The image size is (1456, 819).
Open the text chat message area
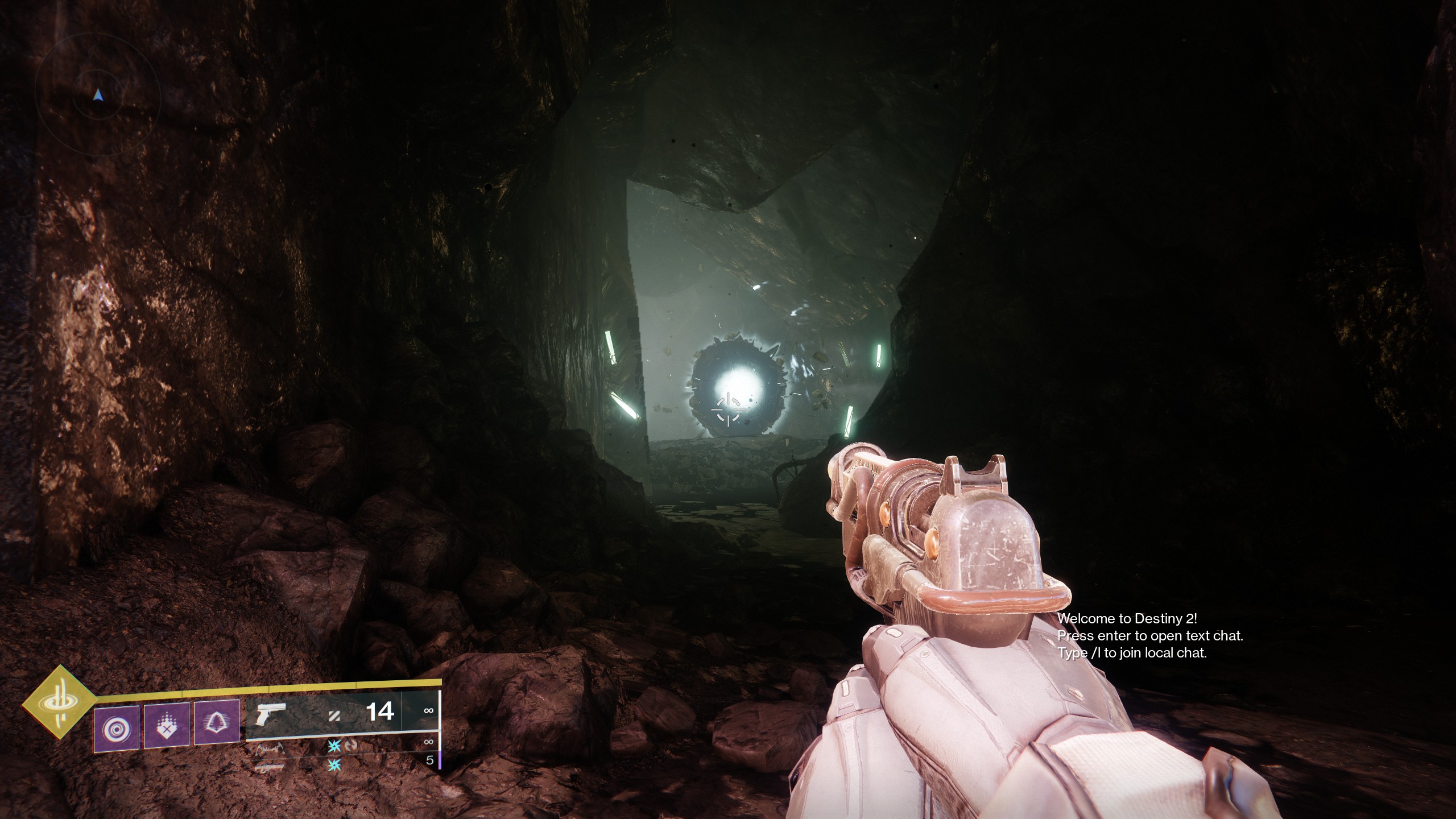point(1149,636)
